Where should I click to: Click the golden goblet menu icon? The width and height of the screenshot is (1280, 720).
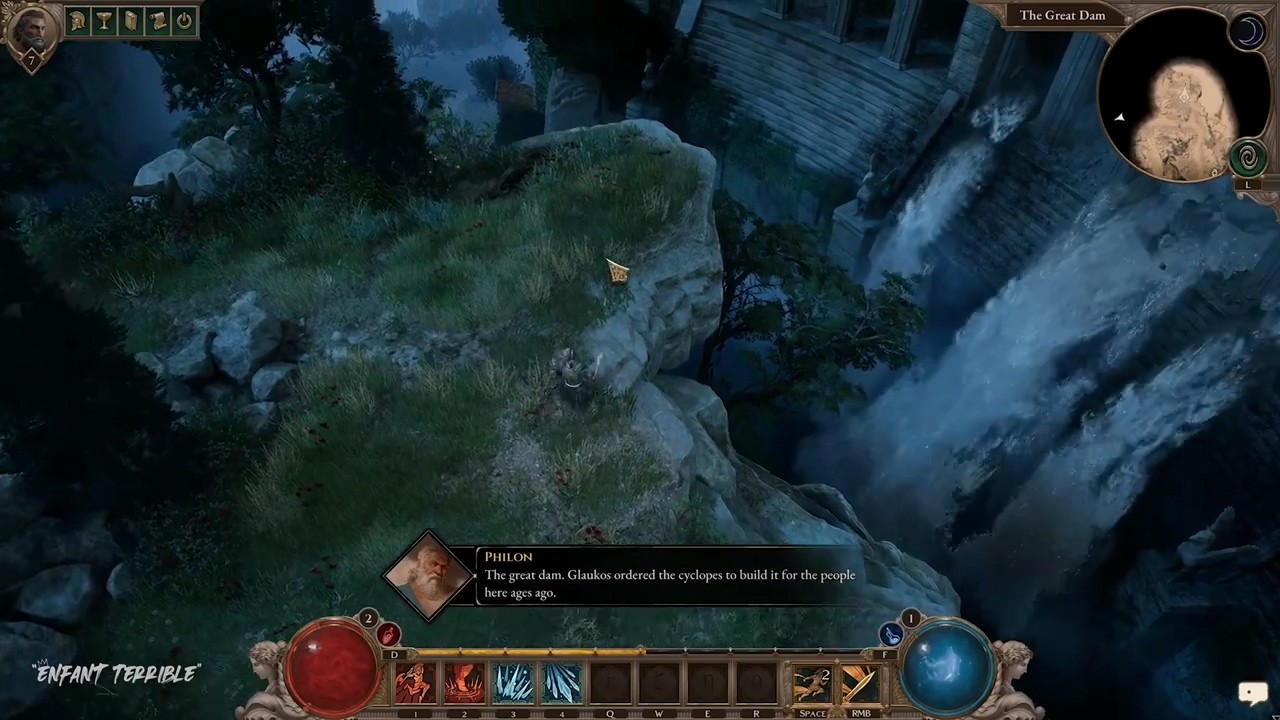pos(104,21)
